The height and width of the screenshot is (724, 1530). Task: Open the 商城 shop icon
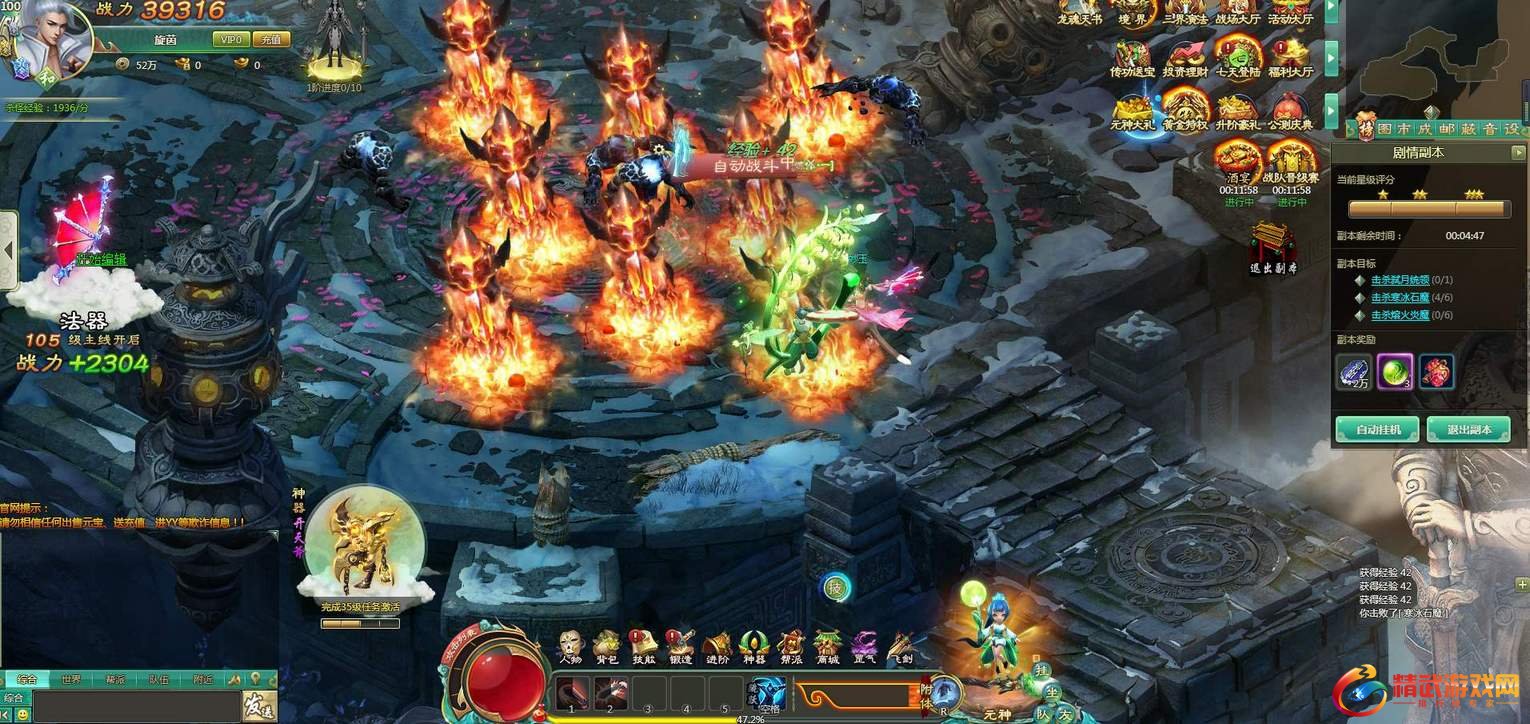[827, 647]
